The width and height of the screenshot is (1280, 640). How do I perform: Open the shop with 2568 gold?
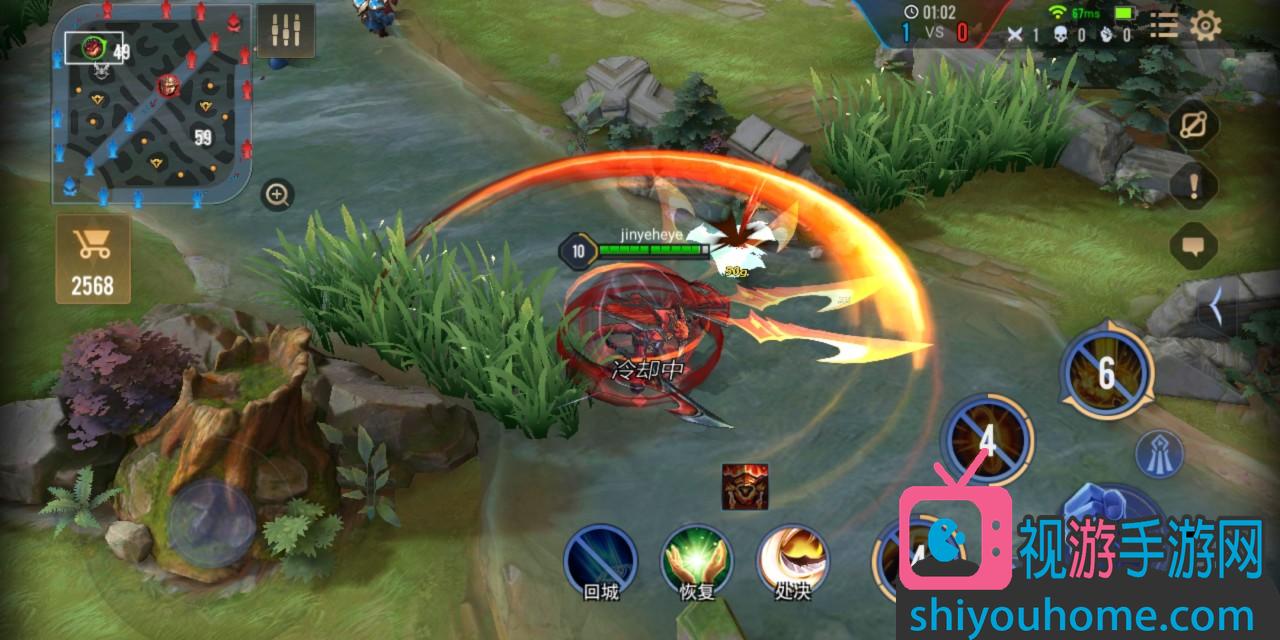point(92,259)
